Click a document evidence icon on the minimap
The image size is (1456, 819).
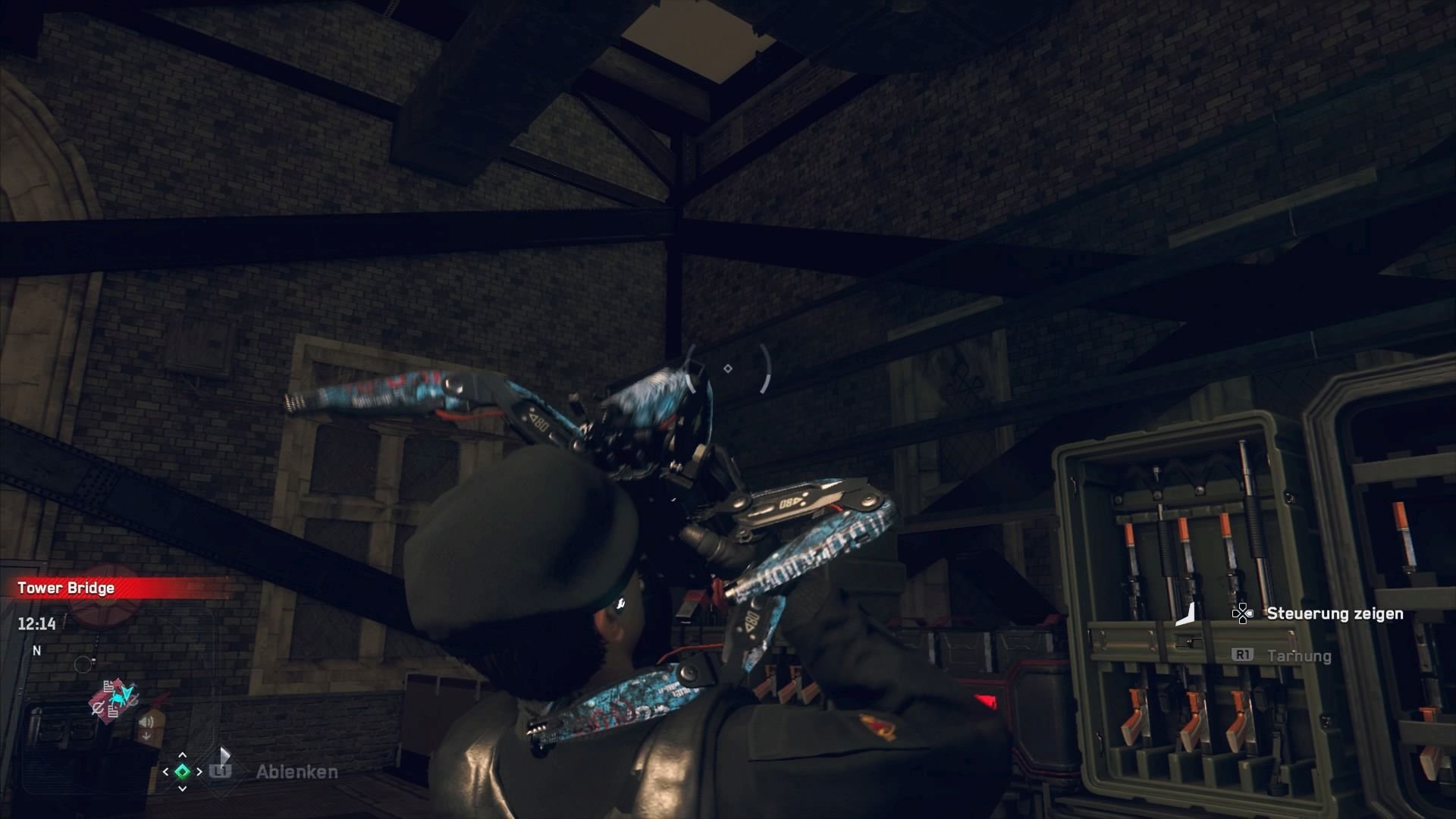108,686
